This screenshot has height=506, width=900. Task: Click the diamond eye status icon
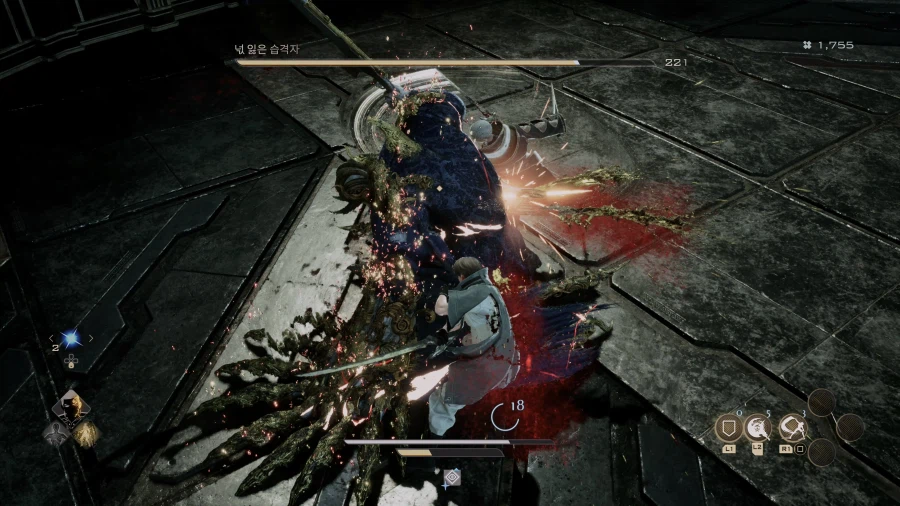pos(452,478)
